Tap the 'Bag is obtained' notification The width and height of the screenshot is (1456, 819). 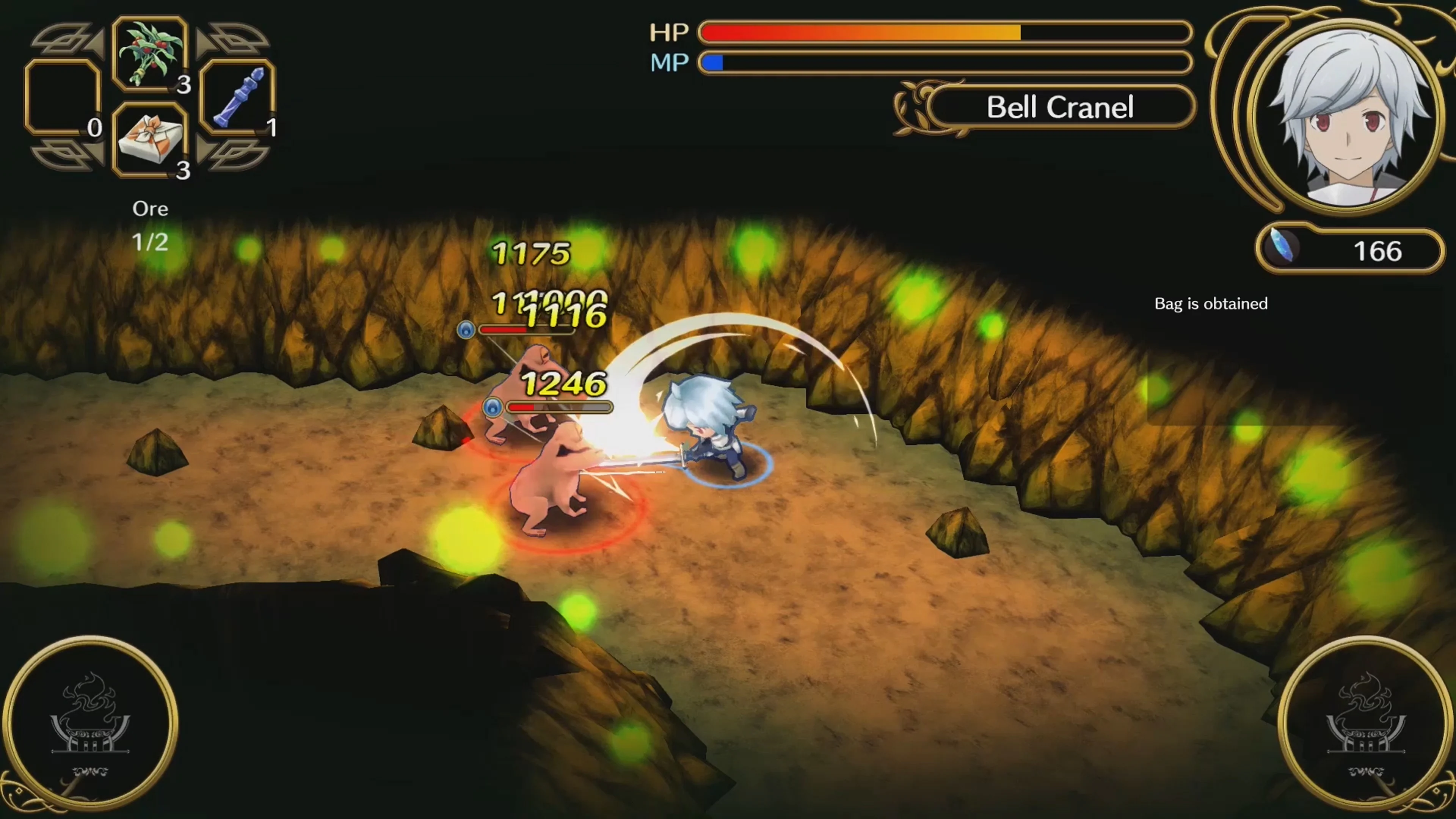coord(1210,303)
